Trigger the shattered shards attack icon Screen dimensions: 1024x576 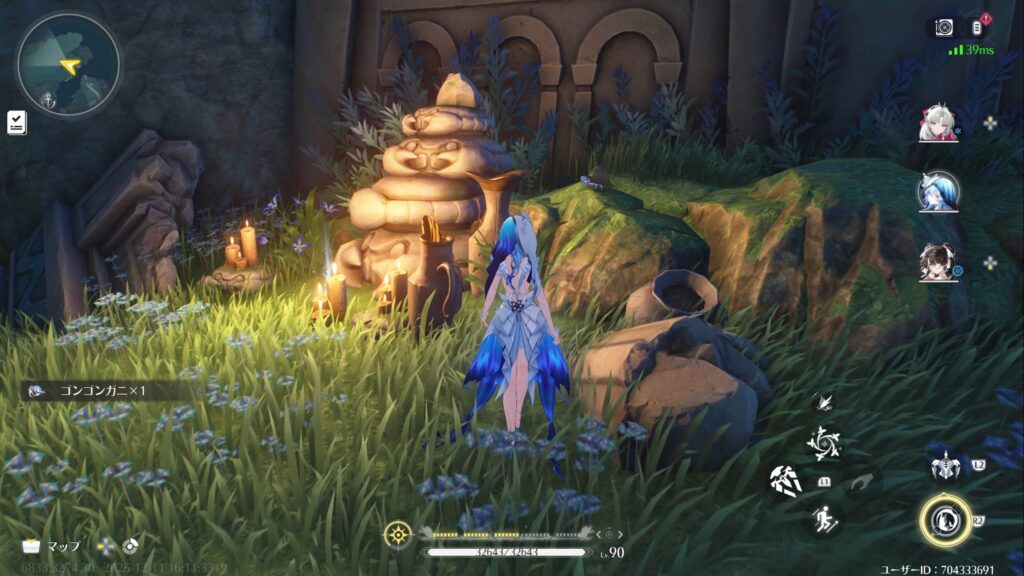click(786, 480)
